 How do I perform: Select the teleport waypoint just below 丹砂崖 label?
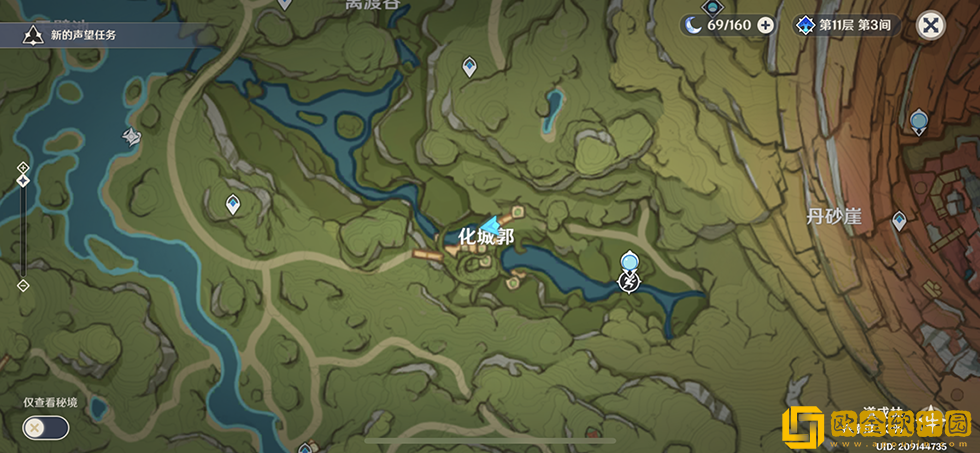pyautogui.click(x=900, y=220)
